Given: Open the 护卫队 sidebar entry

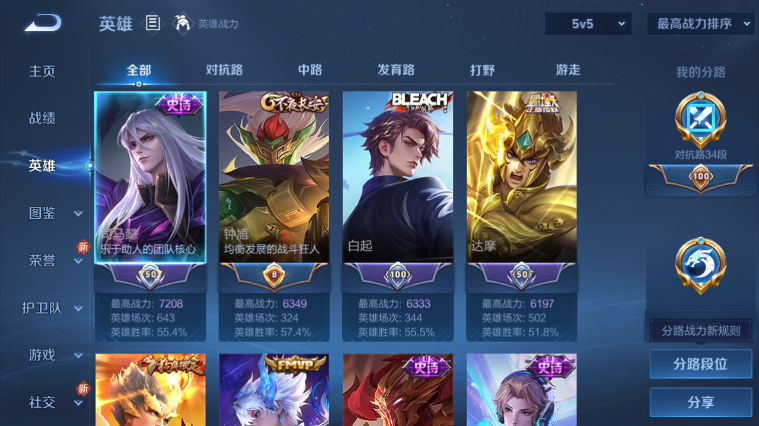Looking at the screenshot, I should [42, 308].
